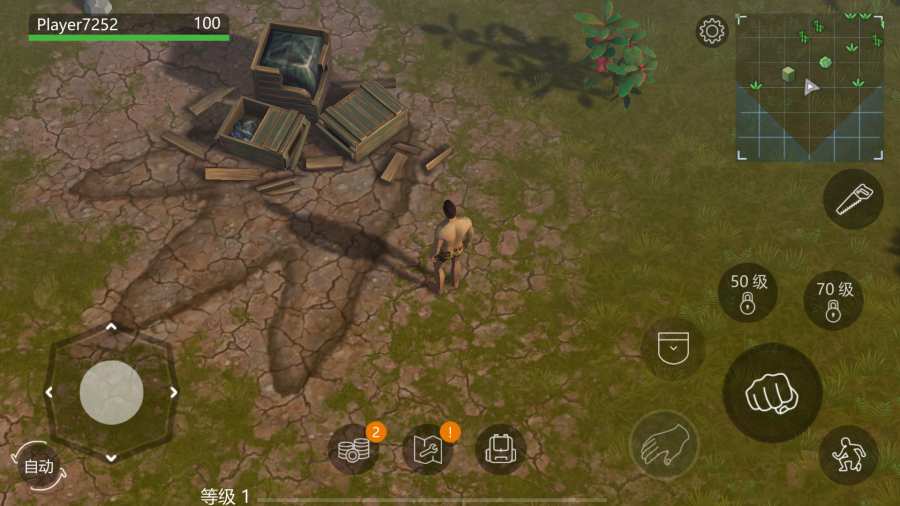Open the minimap
Viewport: 900px width, 506px height.
[810, 86]
